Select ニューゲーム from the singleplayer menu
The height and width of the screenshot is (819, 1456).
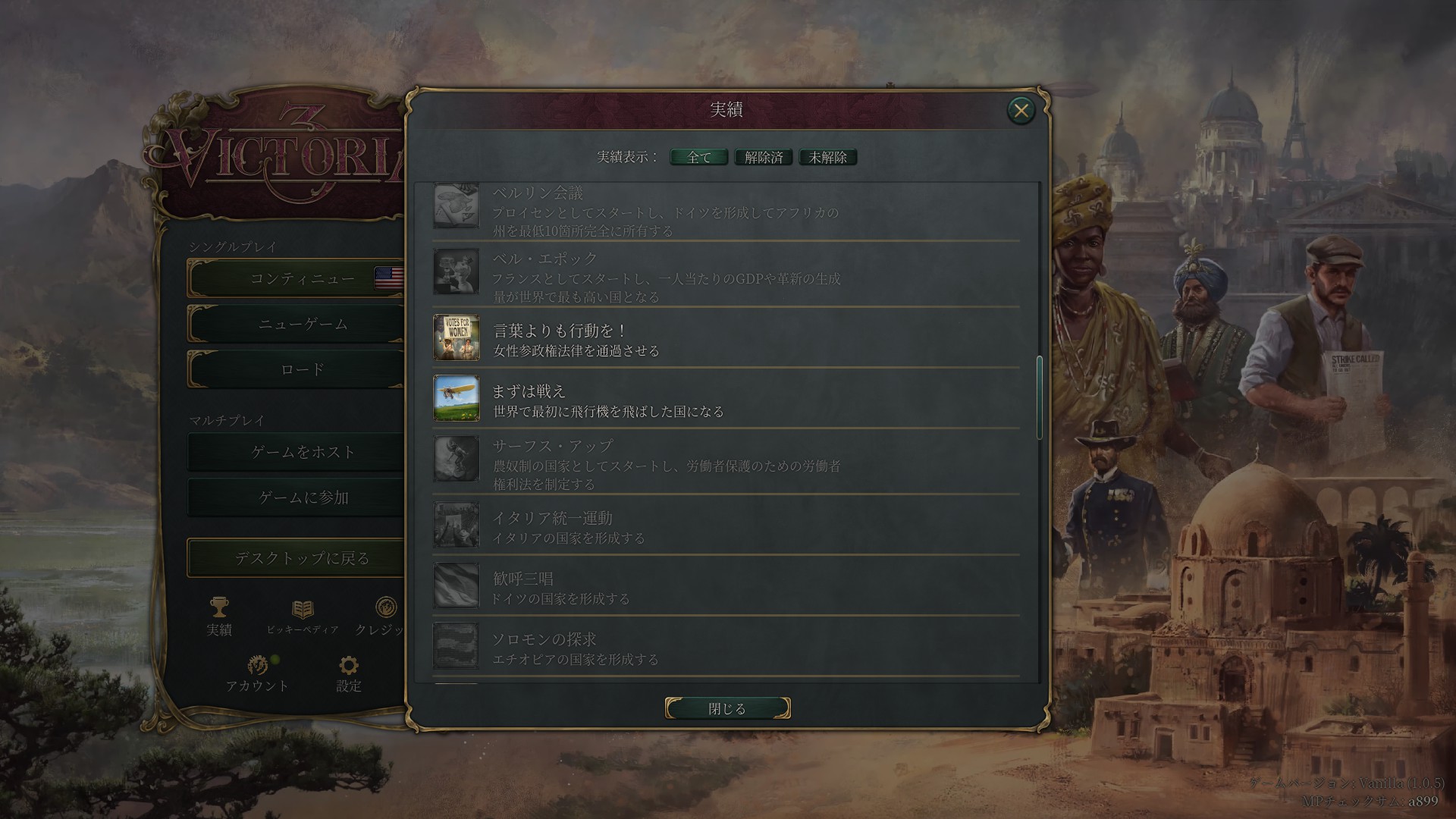[x=303, y=324]
